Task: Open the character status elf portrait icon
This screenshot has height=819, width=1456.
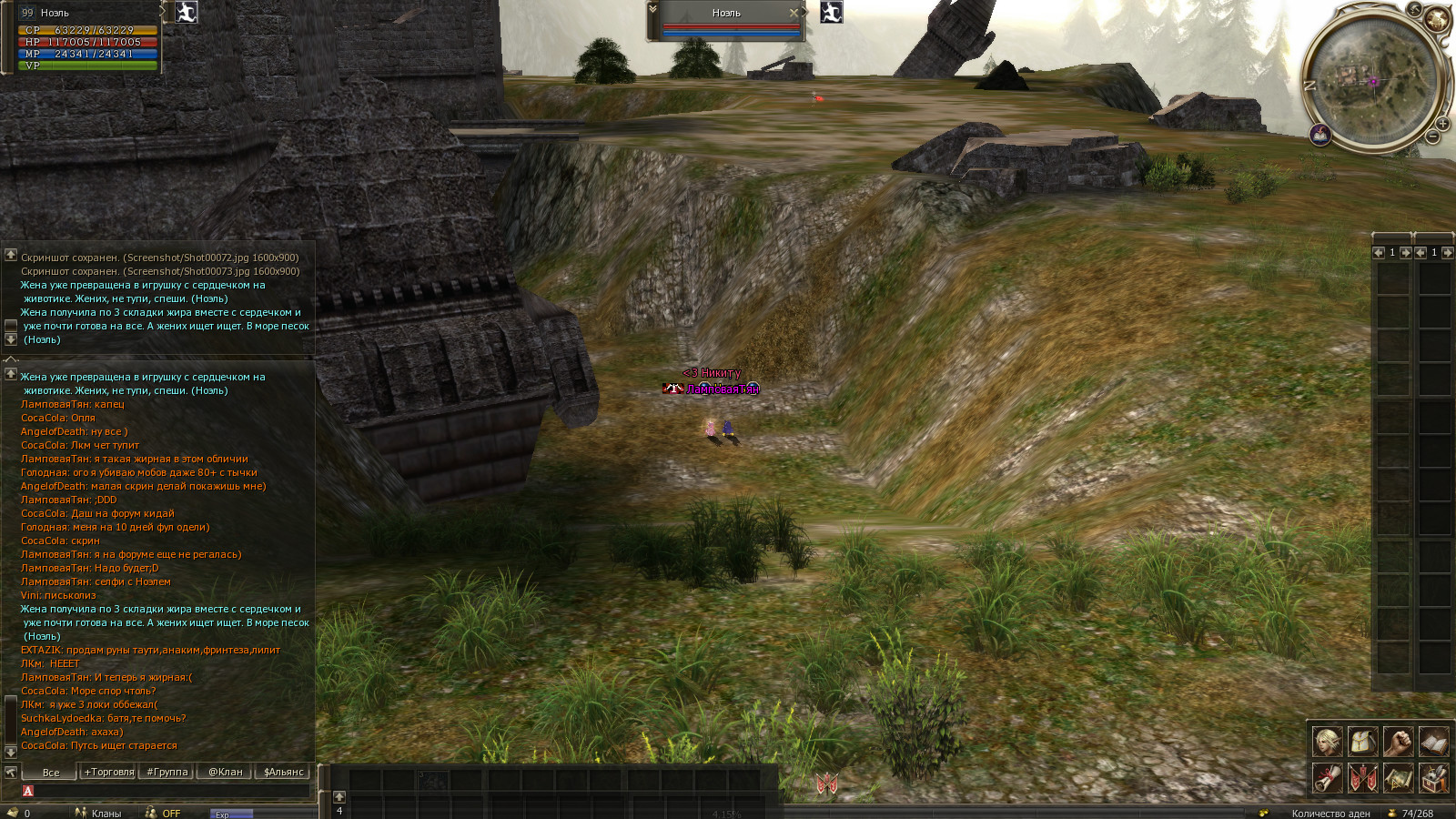Action: [1327, 742]
